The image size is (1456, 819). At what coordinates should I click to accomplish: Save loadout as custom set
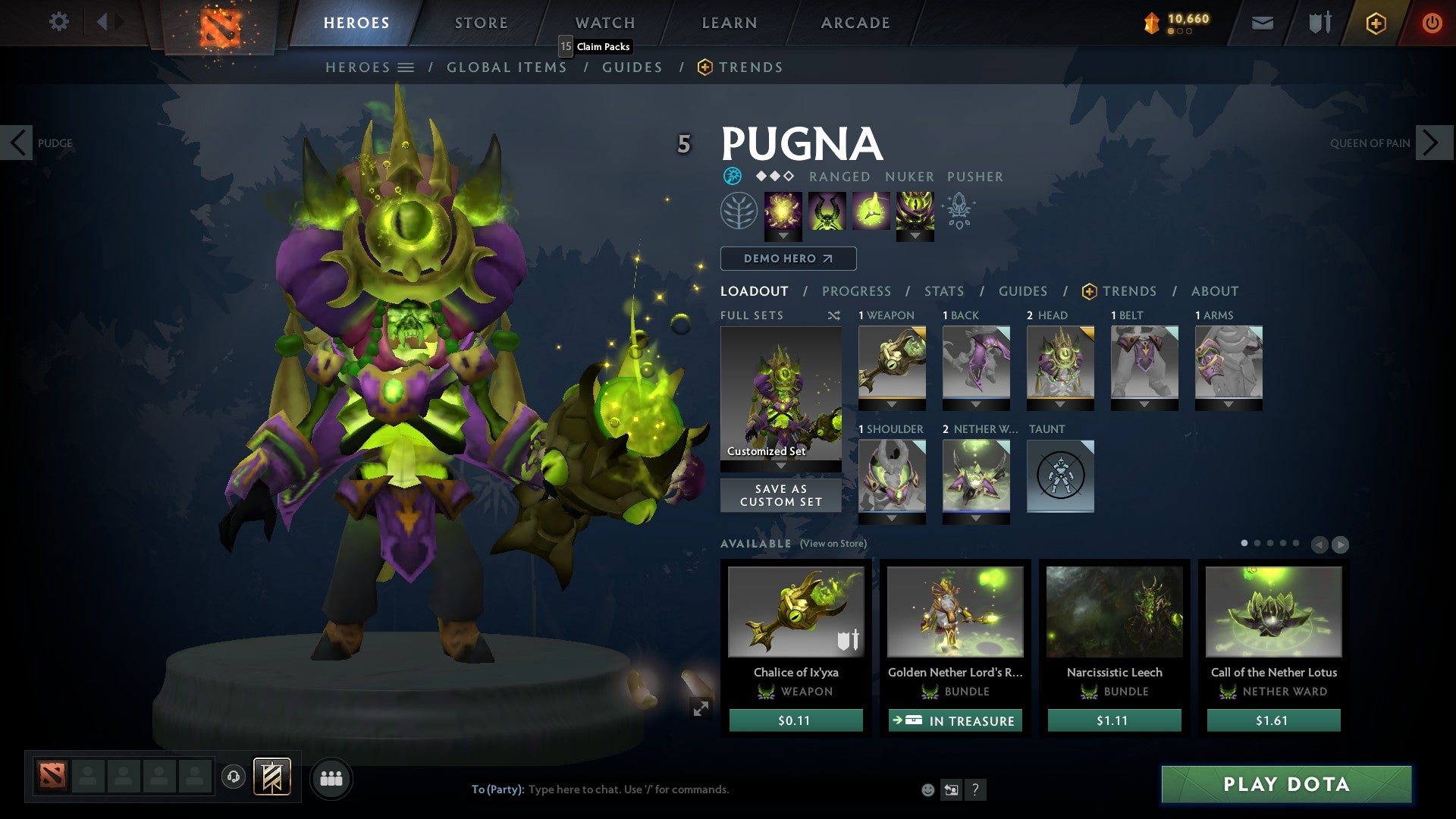click(x=780, y=495)
